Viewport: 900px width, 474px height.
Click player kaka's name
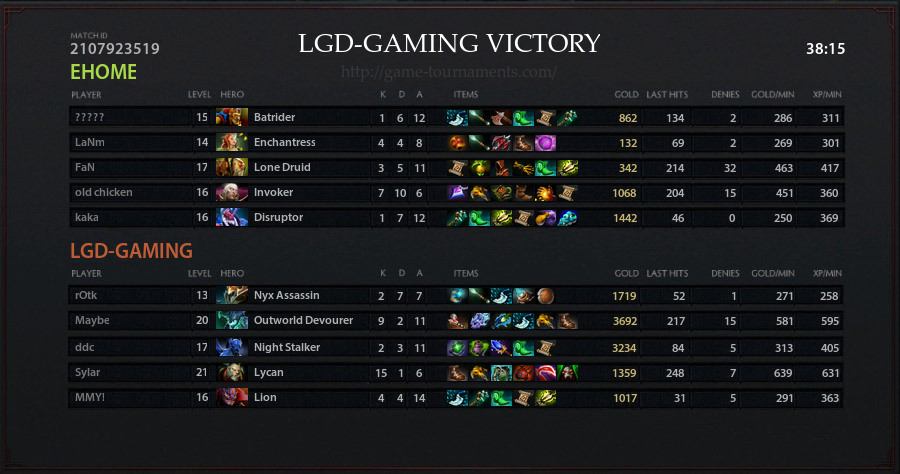pyautogui.click(x=87, y=217)
